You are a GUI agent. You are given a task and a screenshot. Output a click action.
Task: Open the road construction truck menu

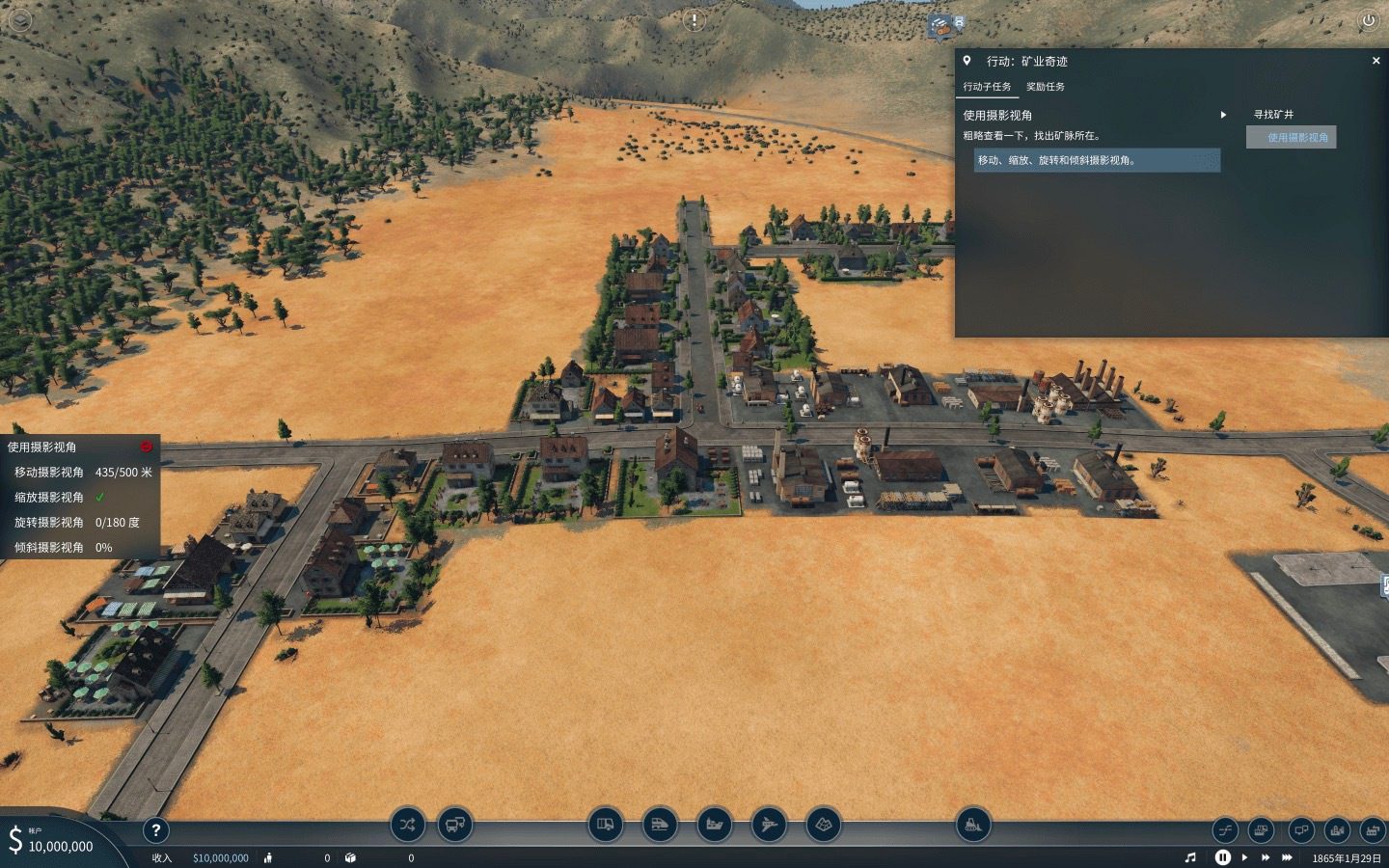click(606, 825)
